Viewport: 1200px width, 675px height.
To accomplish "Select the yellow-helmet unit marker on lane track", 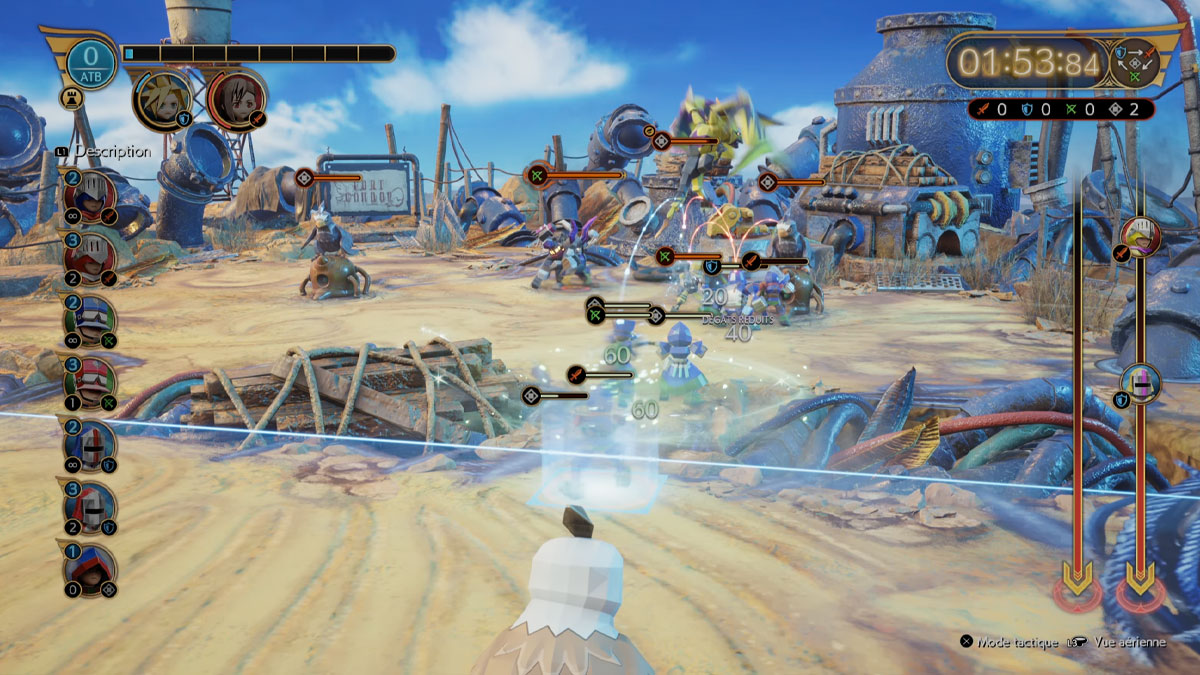I will tap(1140, 236).
